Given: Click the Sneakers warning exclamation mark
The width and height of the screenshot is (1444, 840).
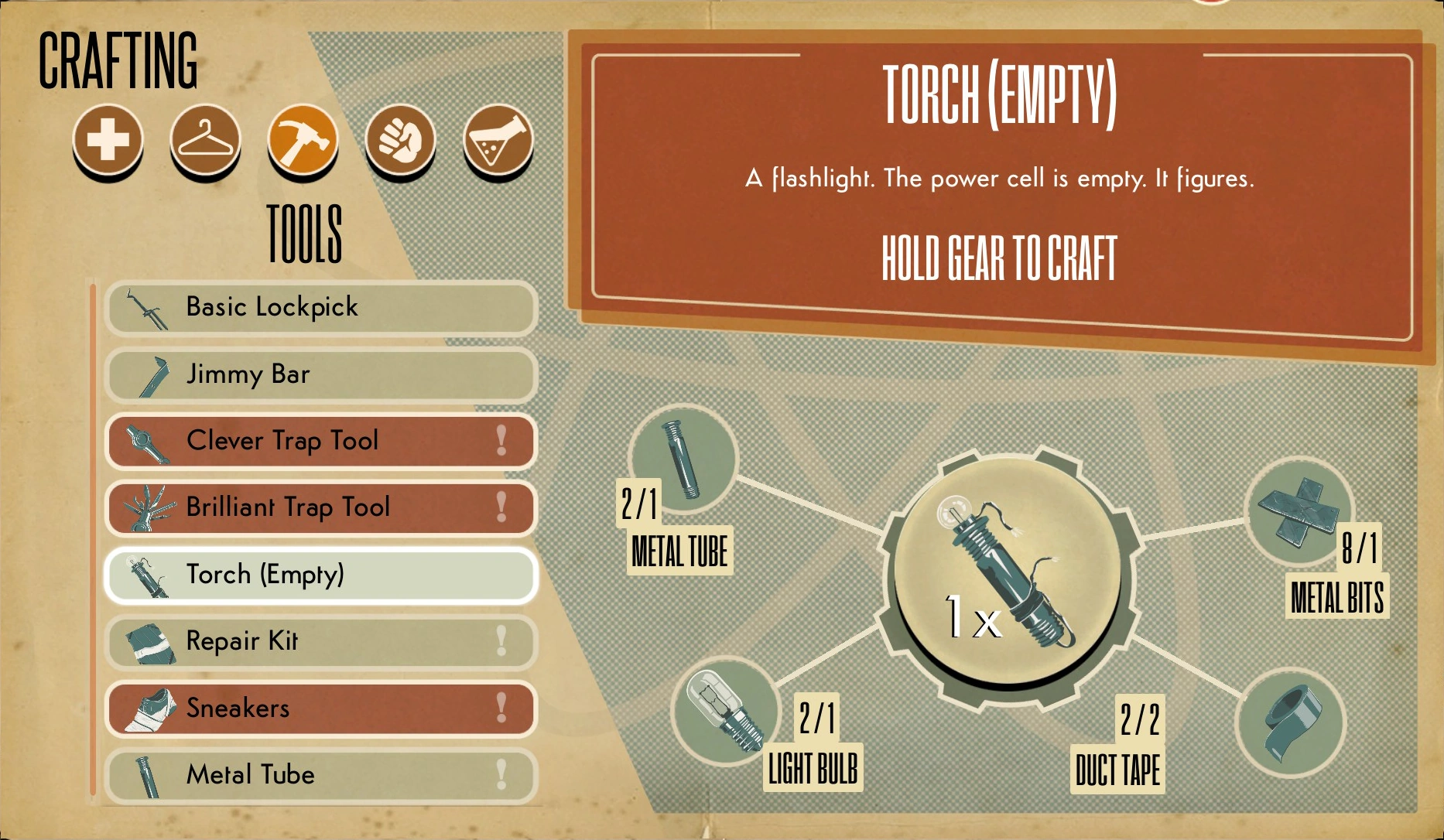Looking at the screenshot, I should pyautogui.click(x=500, y=708).
